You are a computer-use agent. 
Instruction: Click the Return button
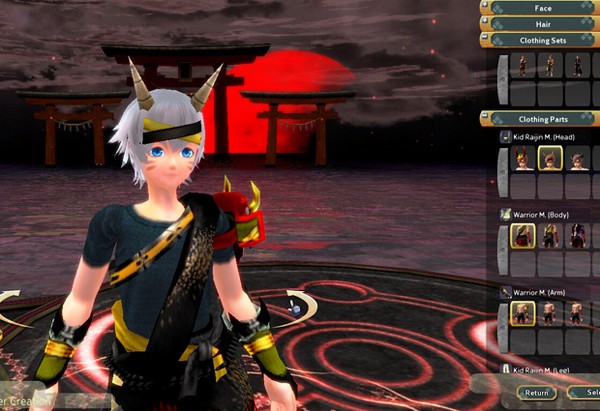point(537,393)
